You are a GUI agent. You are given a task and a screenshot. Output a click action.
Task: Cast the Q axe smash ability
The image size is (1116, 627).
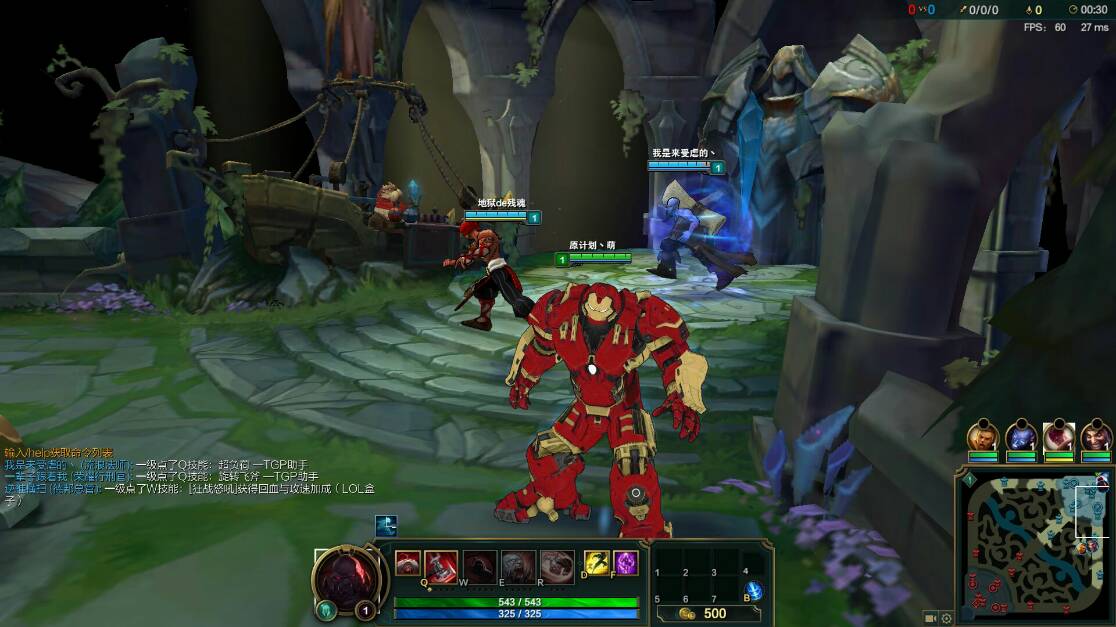(441, 566)
